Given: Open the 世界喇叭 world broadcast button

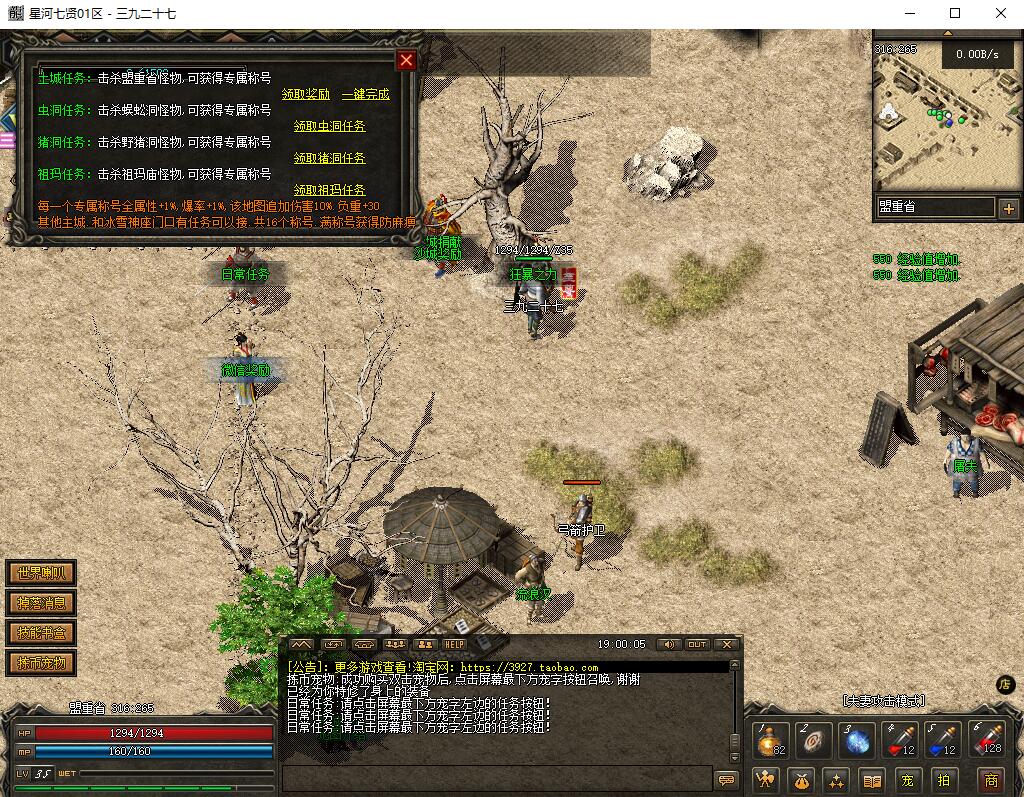Looking at the screenshot, I should click(x=41, y=573).
